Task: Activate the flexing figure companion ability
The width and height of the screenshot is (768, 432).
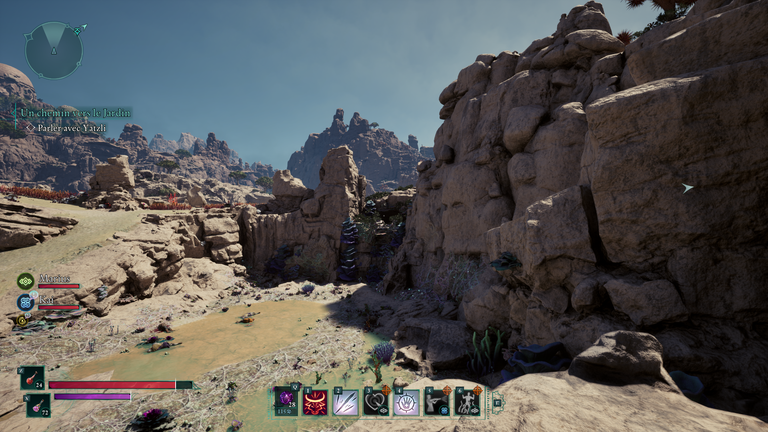Action: [468, 402]
